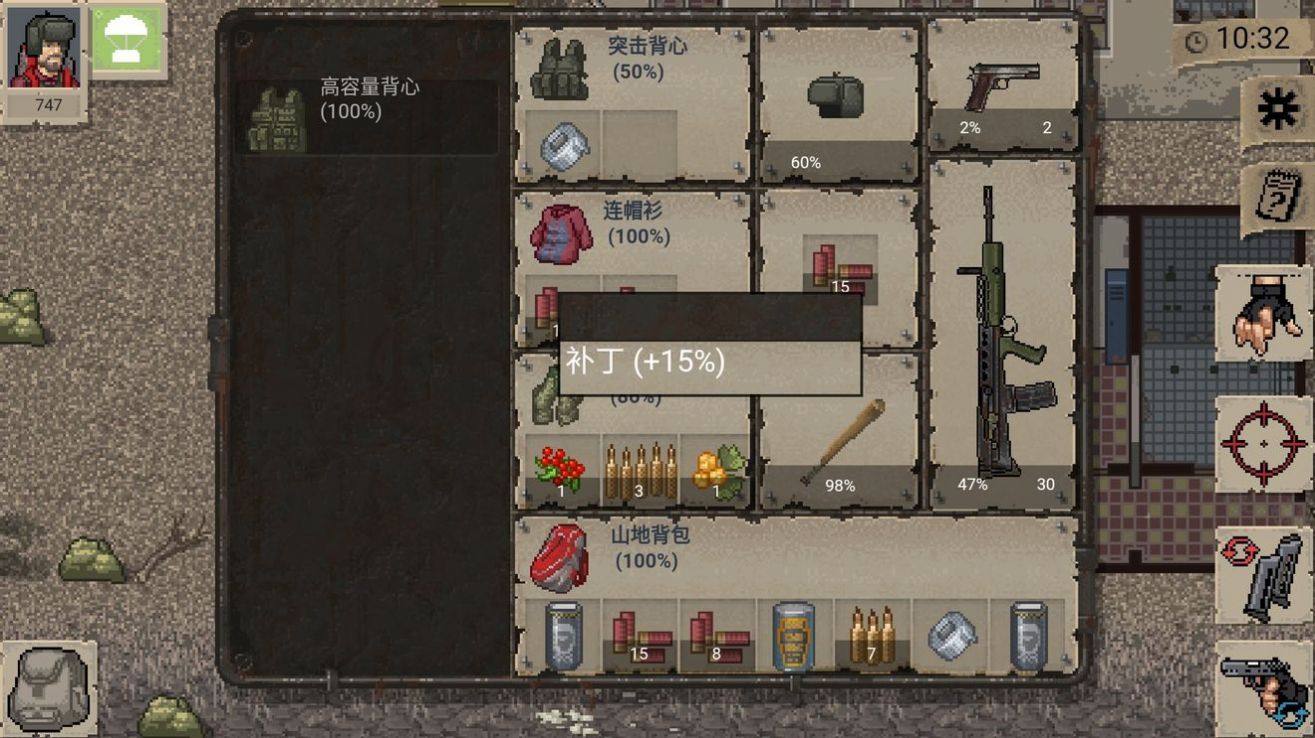
Task: Open the green airdrop supply icon
Action: click(x=128, y=43)
